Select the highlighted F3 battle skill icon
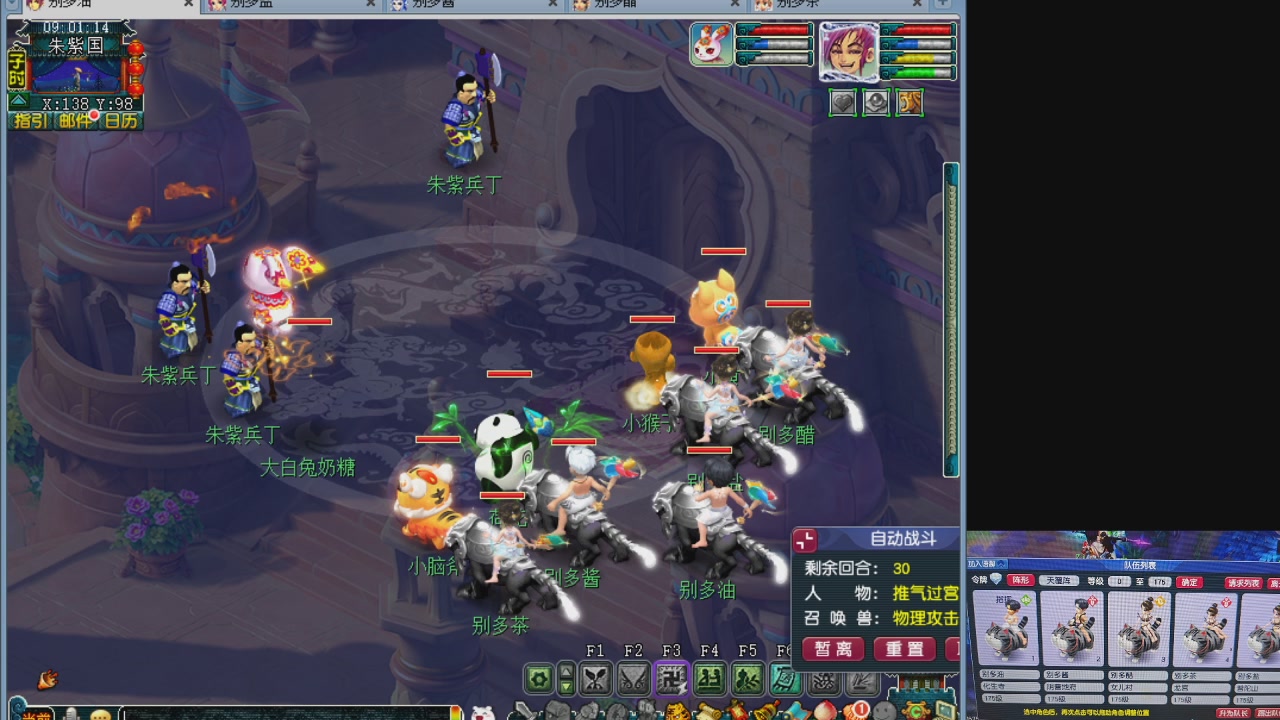Screen dimensions: 1280x720 pos(671,678)
